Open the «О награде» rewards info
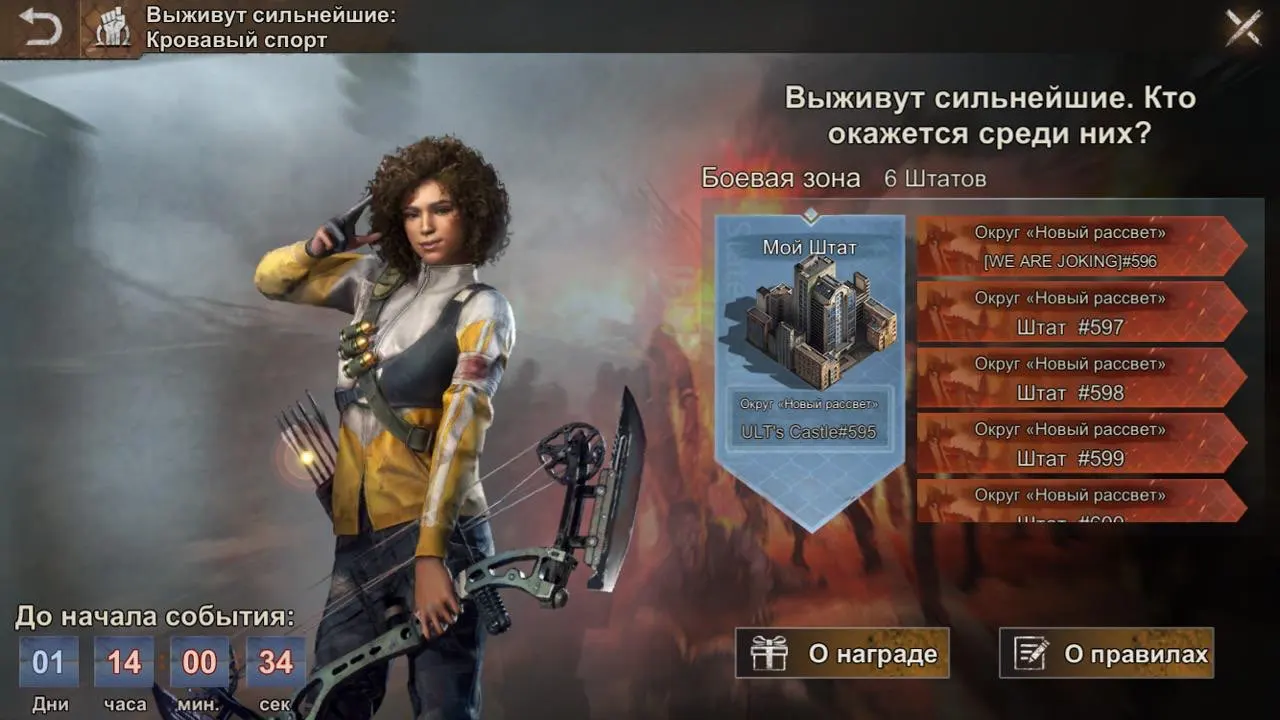This screenshot has width=1280, height=720. (842, 654)
